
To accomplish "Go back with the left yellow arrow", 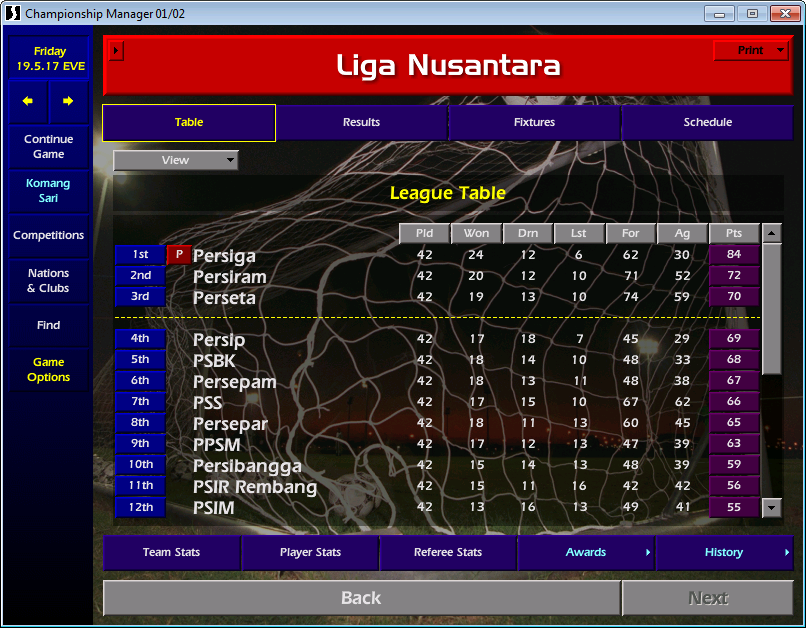I will point(28,101).
